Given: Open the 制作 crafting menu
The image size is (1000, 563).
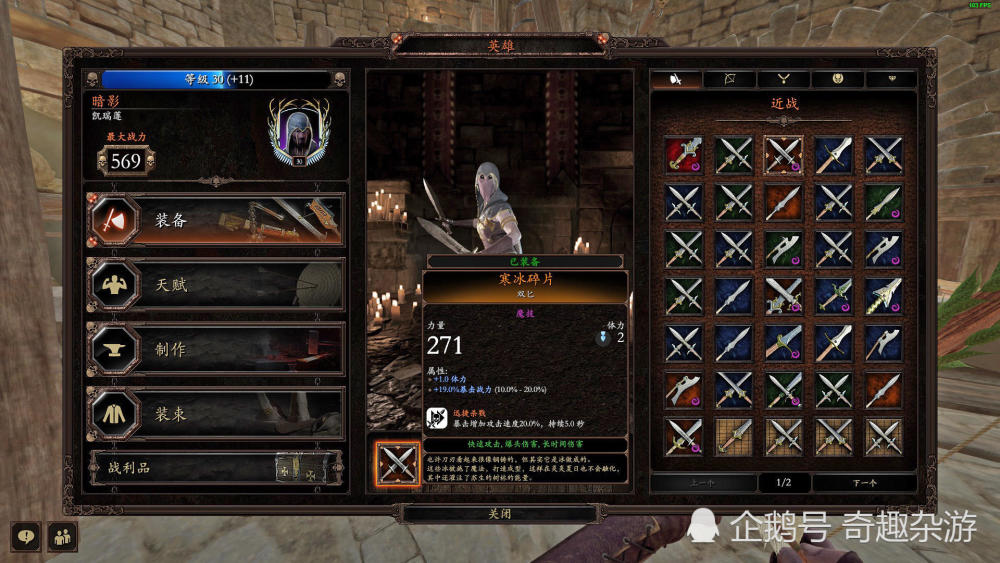Looking at the screenshot, I should pos(217,350).
